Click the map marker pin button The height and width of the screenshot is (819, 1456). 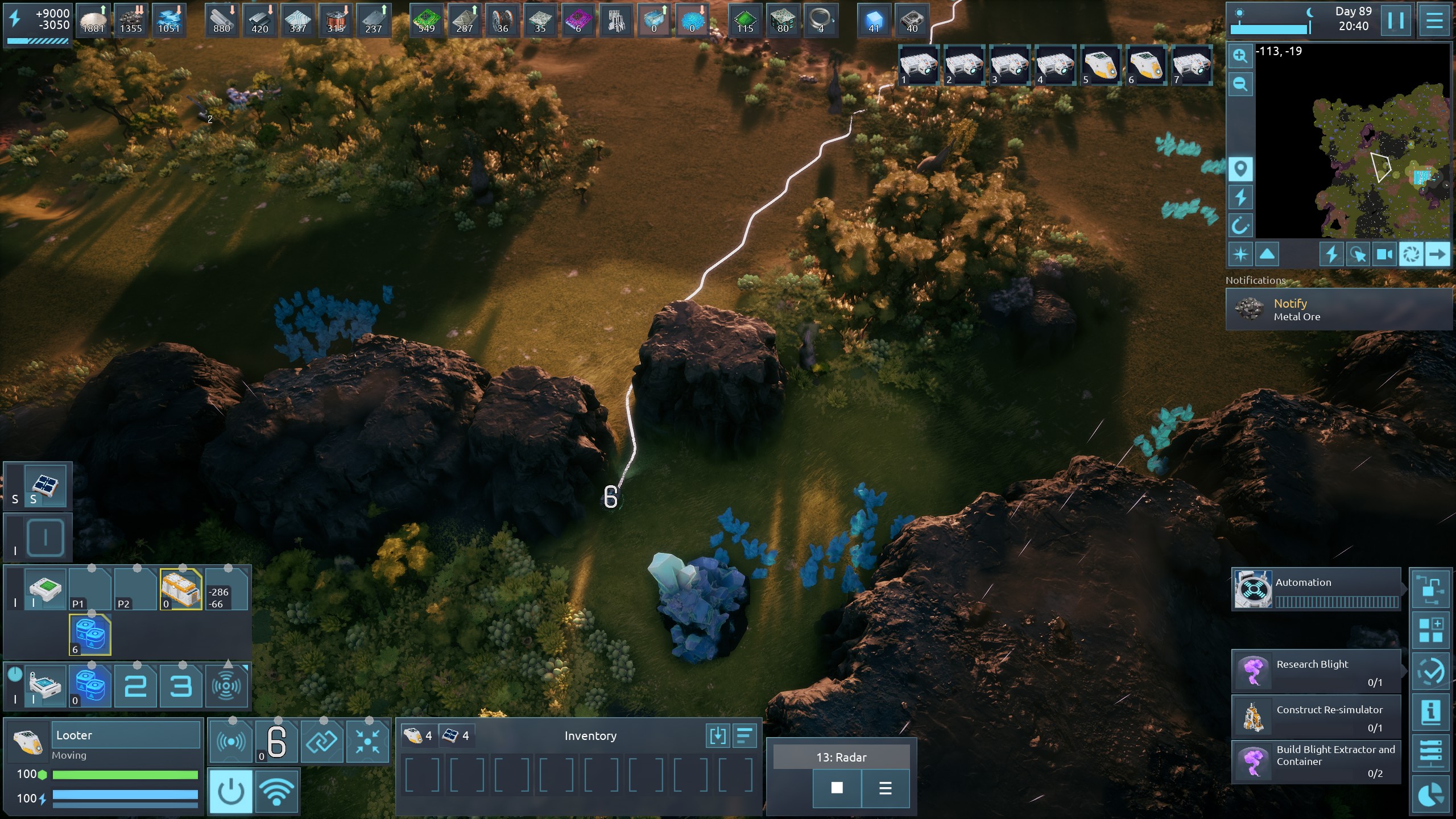click(1240, 169)
